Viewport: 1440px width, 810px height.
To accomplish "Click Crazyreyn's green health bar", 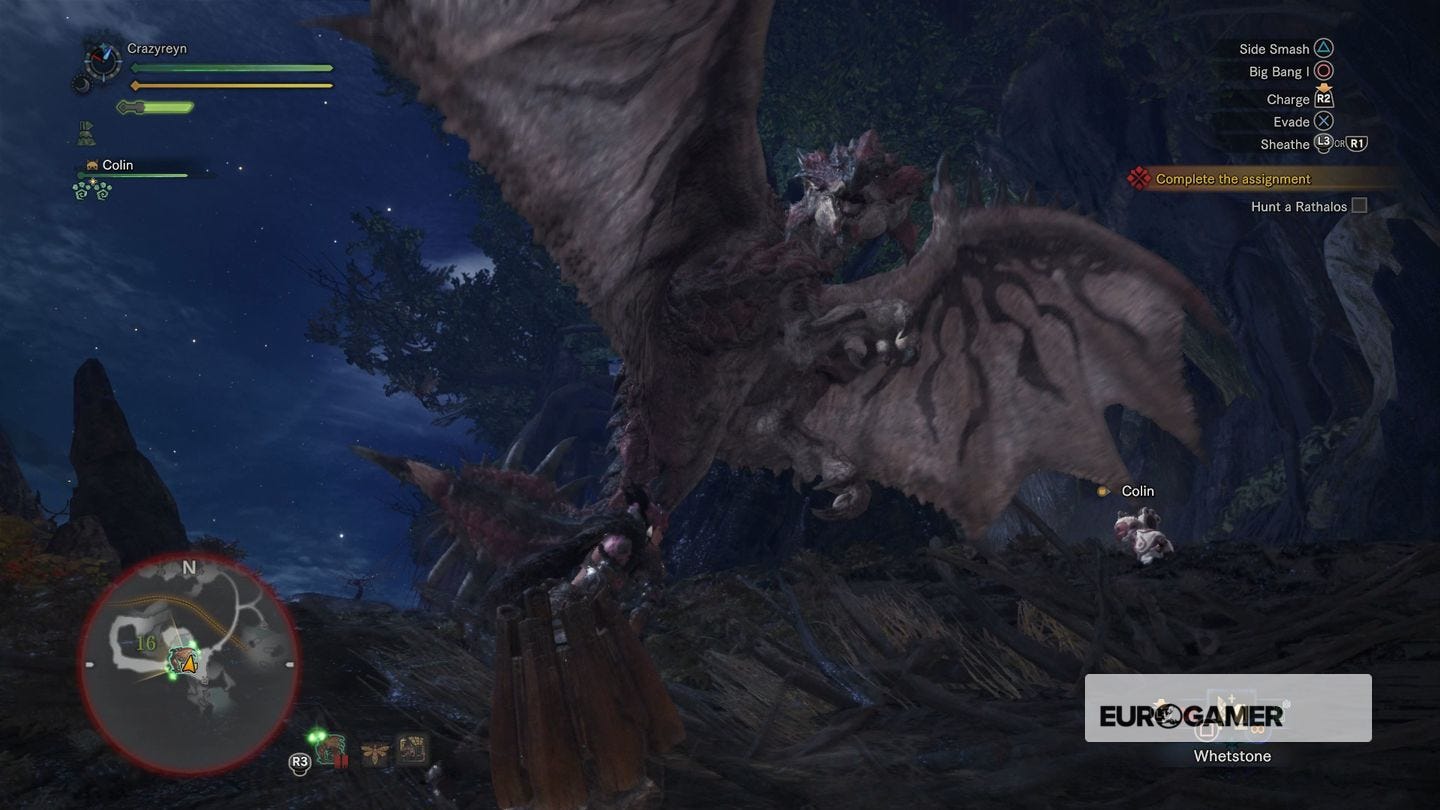I will [230, 68].
